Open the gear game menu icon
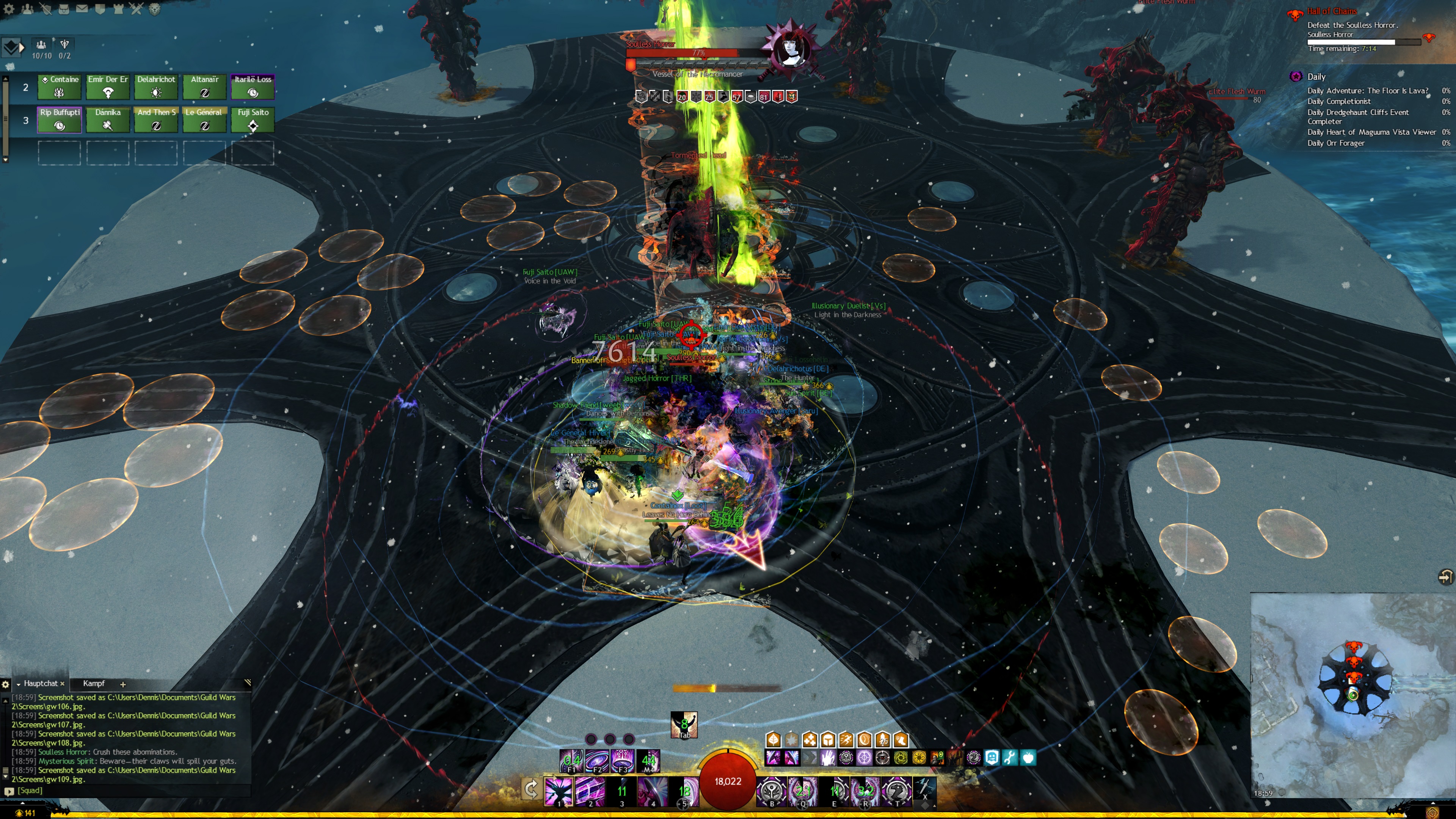This screenshot has height=819, width=1456. [9, 9]
